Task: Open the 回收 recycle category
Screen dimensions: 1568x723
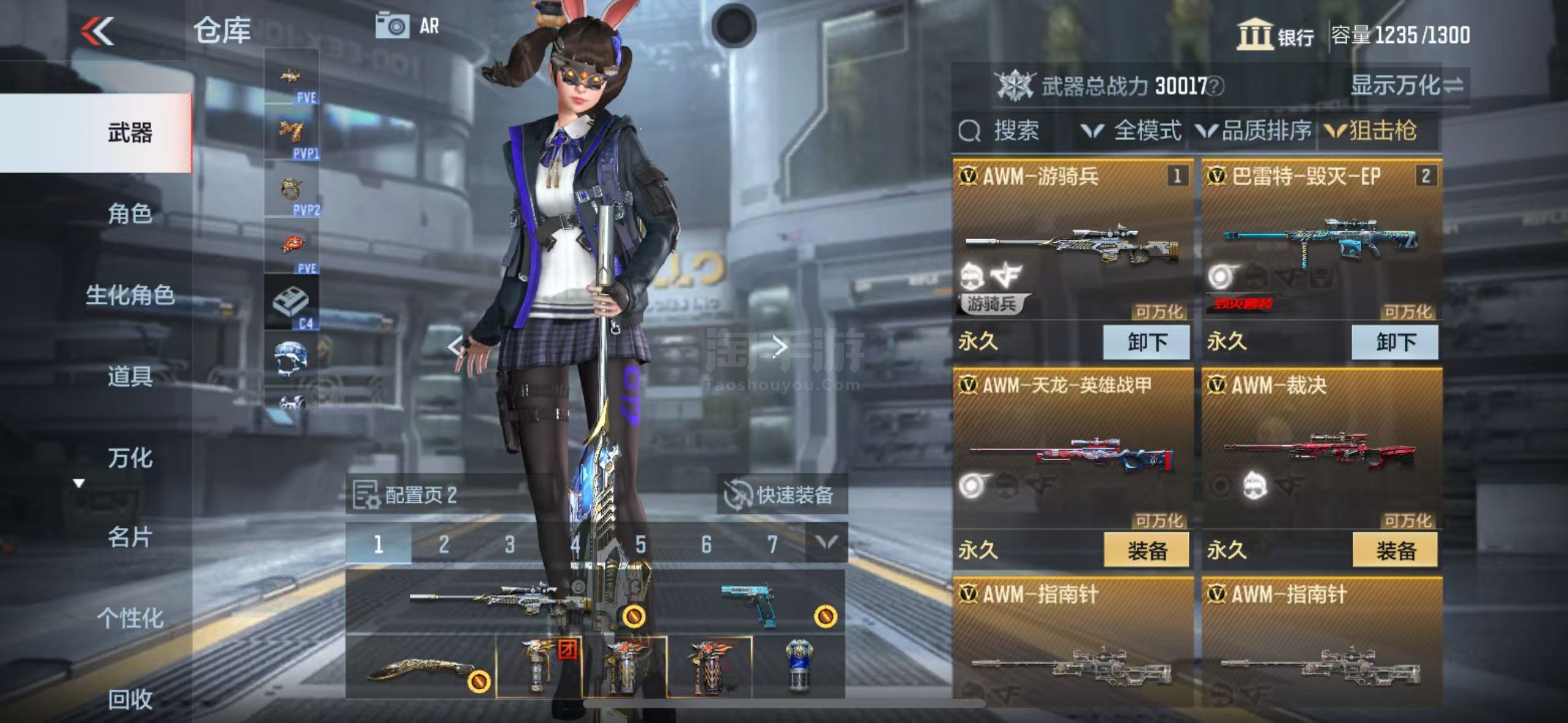Action: coord(129,699)
